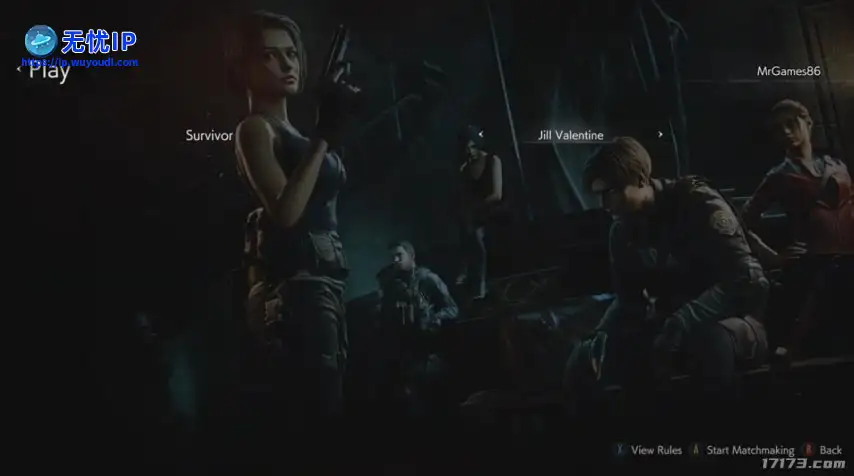
Task: Choose the Jill Valentine character field
Action: (570, 135)
